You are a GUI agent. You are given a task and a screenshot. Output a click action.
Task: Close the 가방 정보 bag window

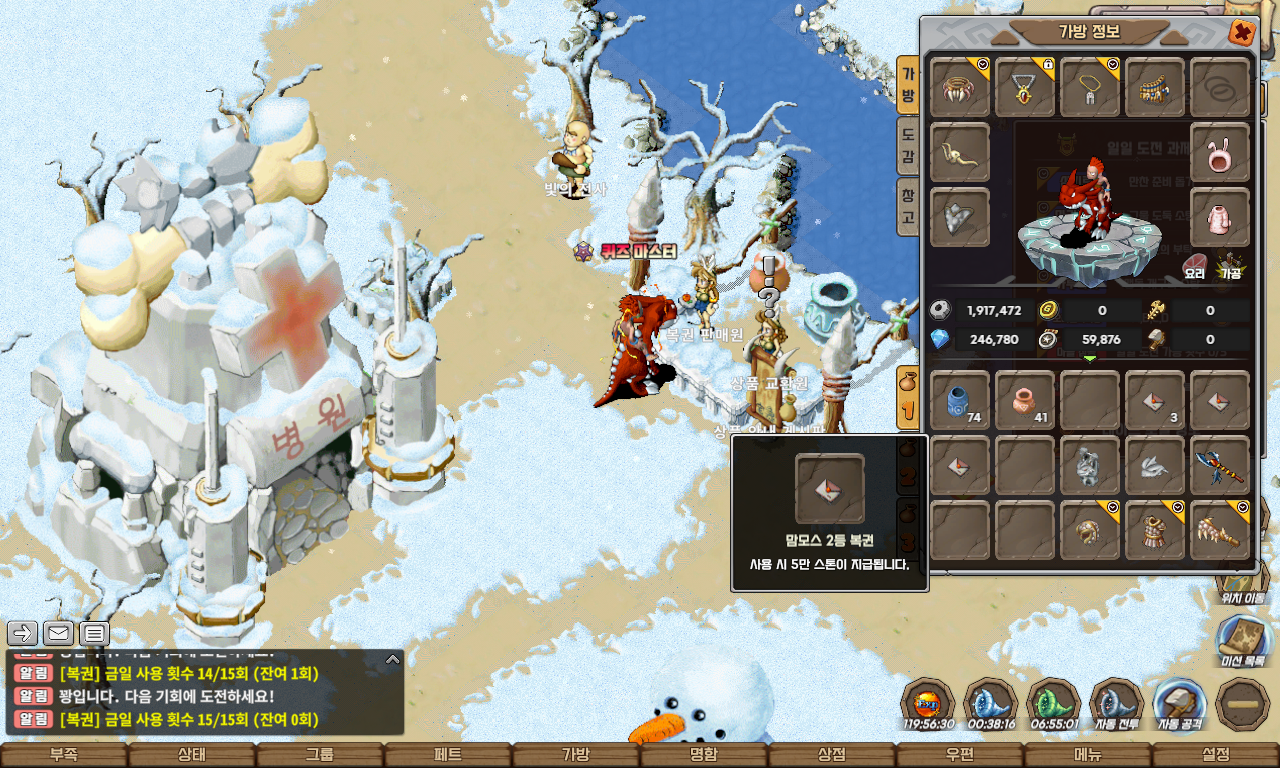tap(1242, 33)
